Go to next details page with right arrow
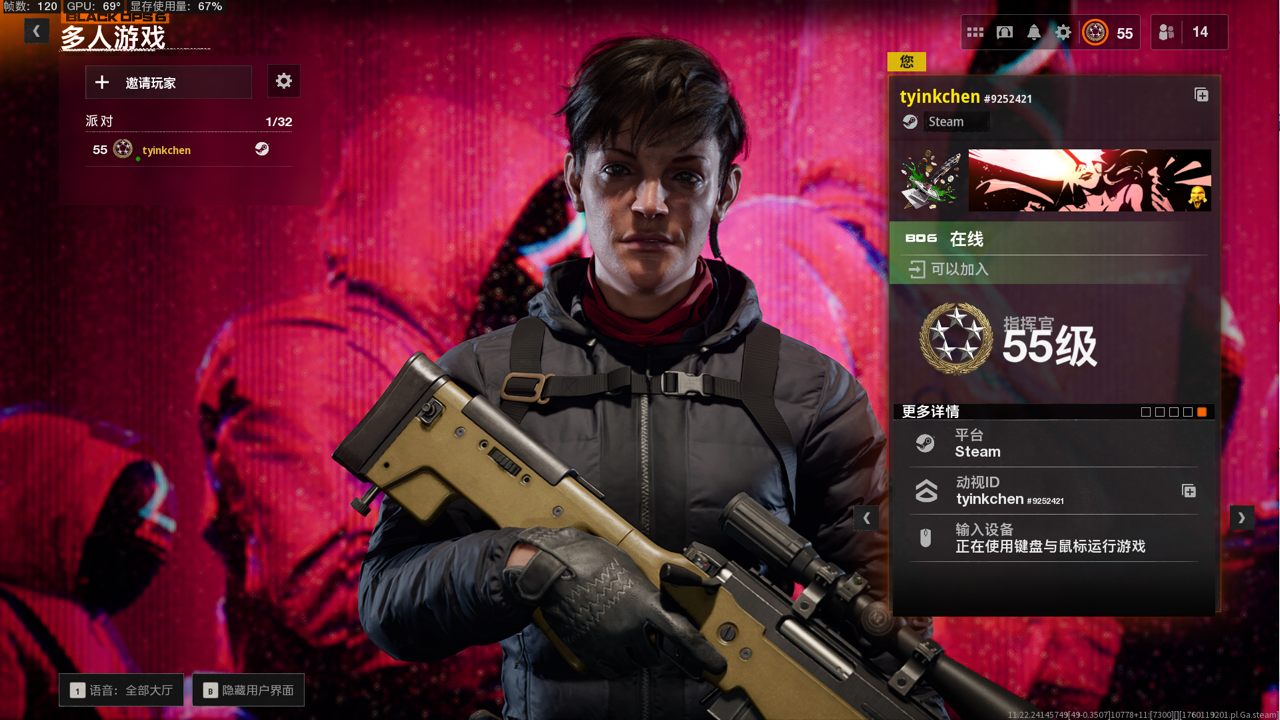 pyautogui.click(x=1241, y=518)
